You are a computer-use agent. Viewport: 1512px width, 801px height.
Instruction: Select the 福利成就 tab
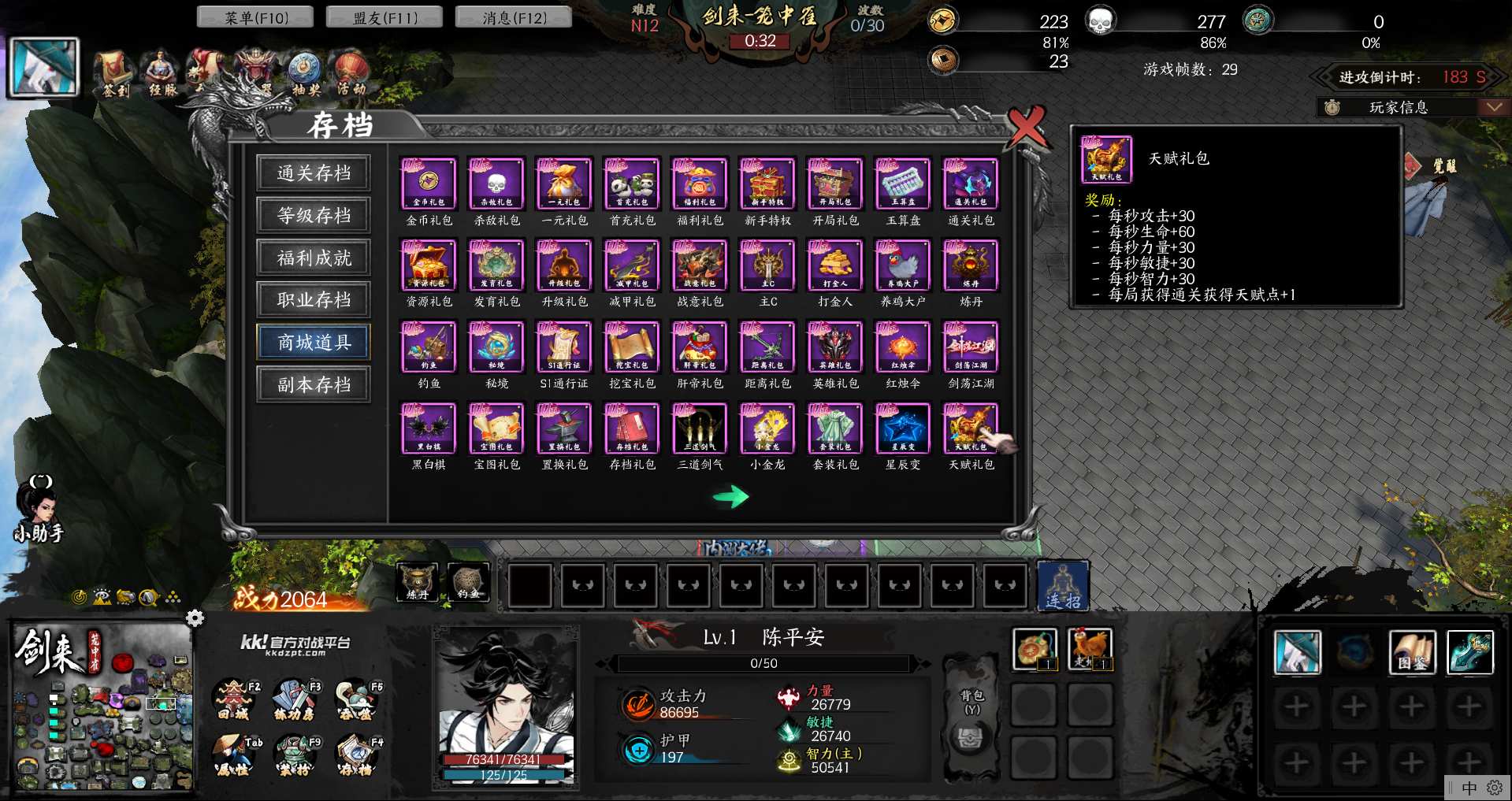click(x=314, y=258)
